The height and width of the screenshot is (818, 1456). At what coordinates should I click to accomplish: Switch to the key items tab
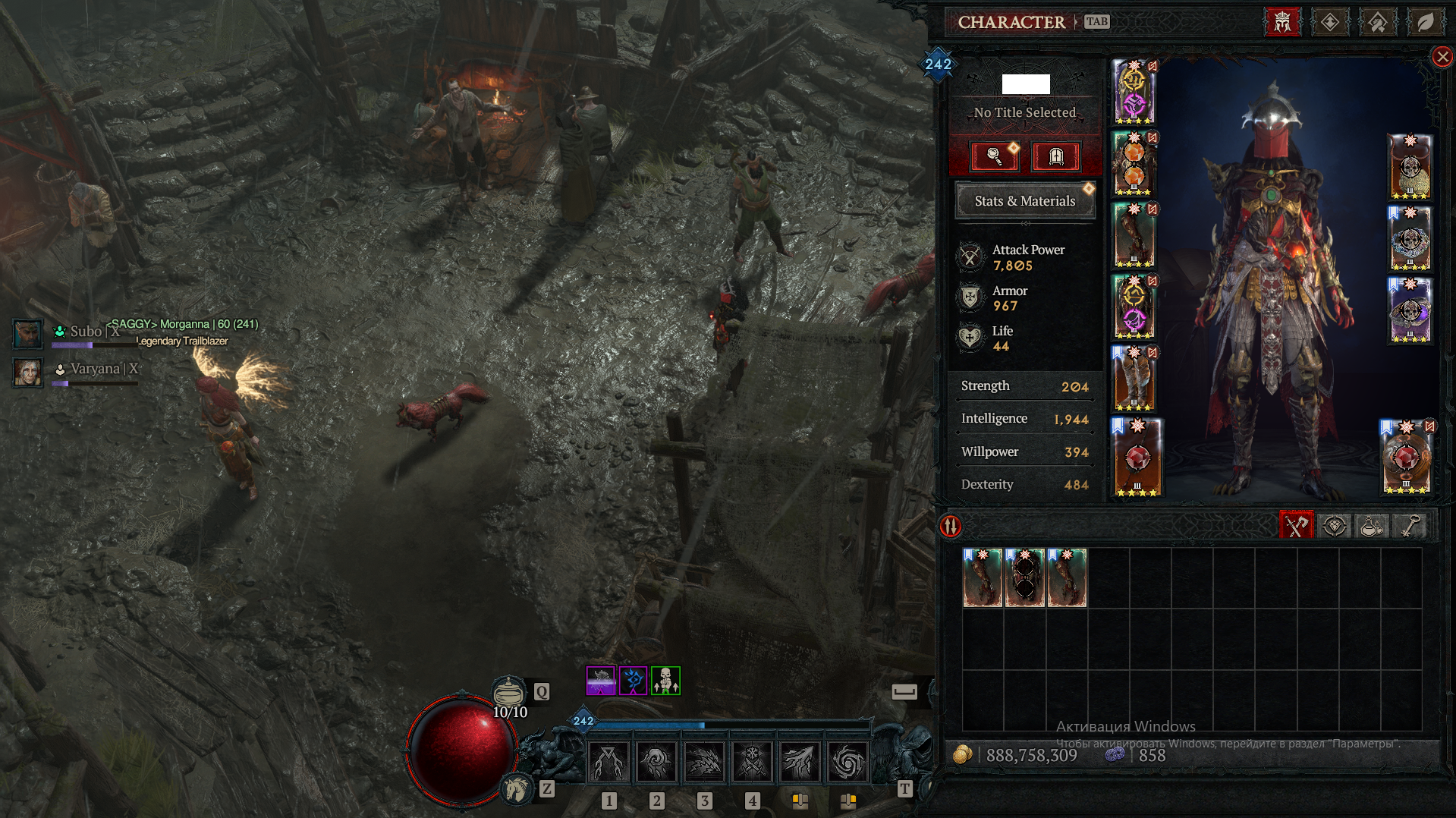coord(1410,526)
